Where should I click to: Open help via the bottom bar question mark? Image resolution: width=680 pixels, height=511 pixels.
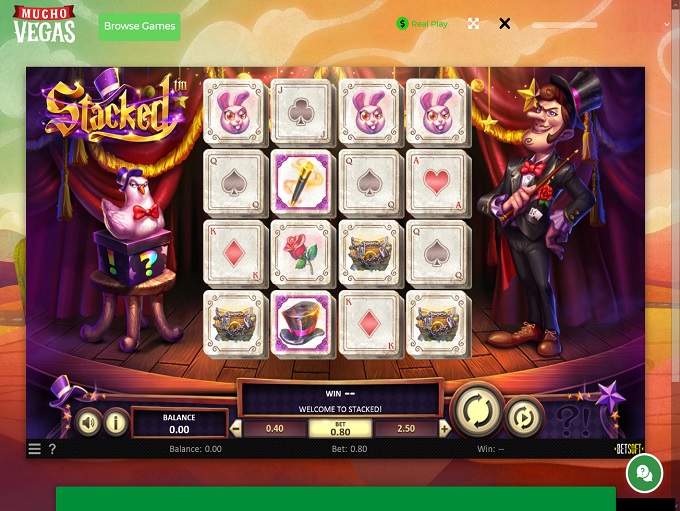tap(53, 449)
